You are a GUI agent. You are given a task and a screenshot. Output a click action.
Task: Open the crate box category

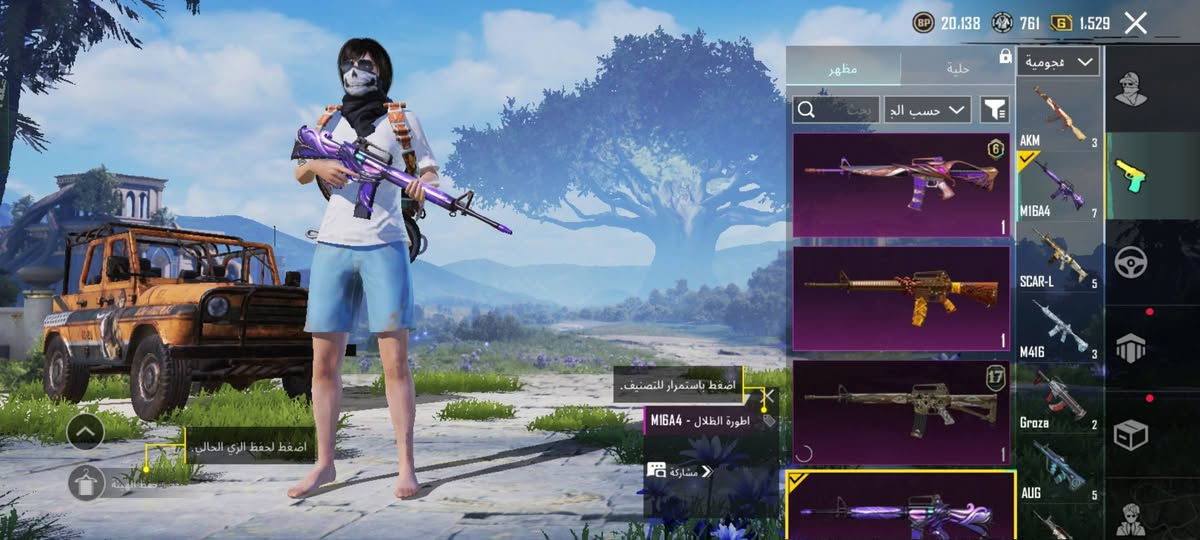(1131, 434)
